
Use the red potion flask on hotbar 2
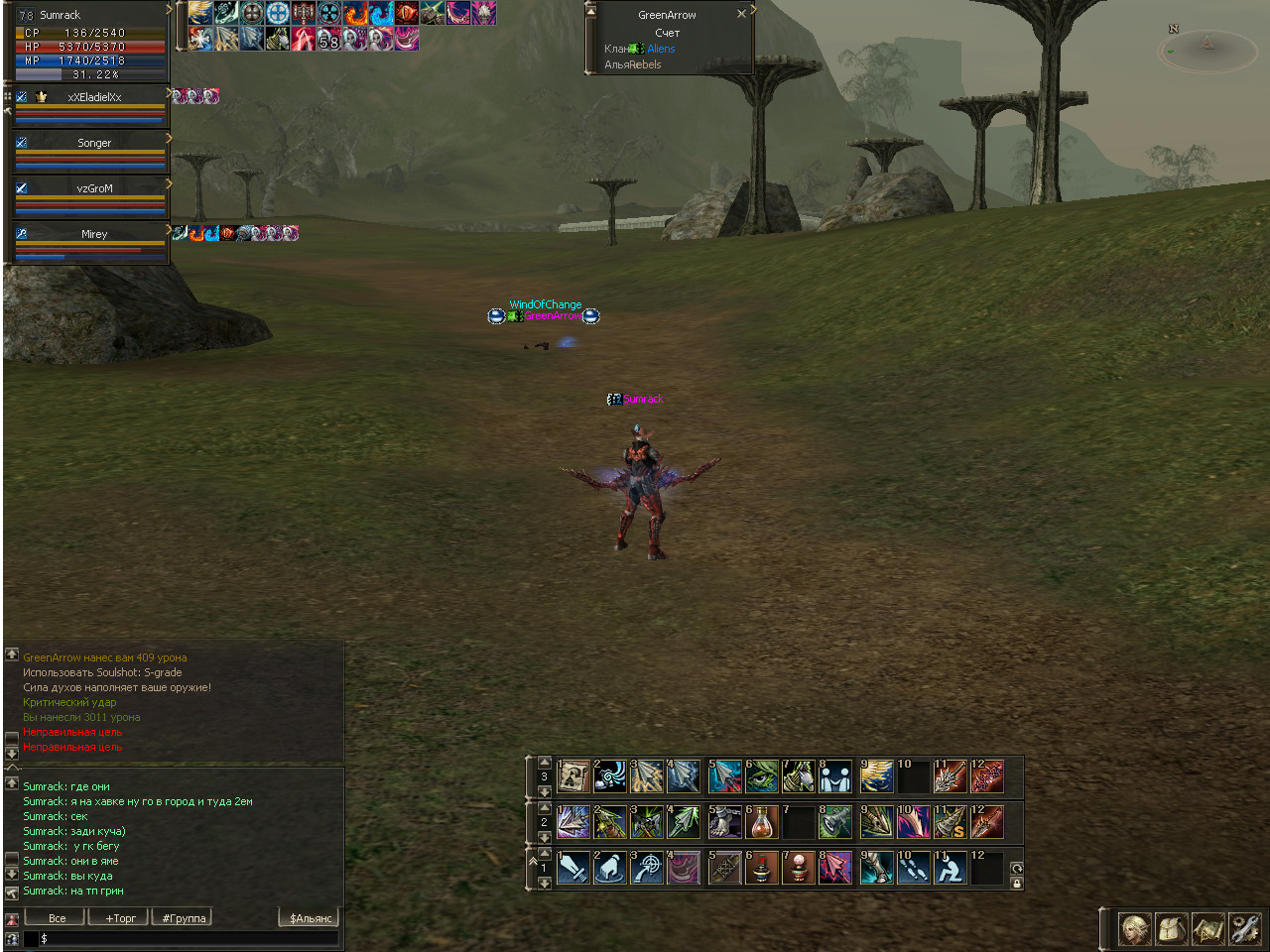coord(762,822)
